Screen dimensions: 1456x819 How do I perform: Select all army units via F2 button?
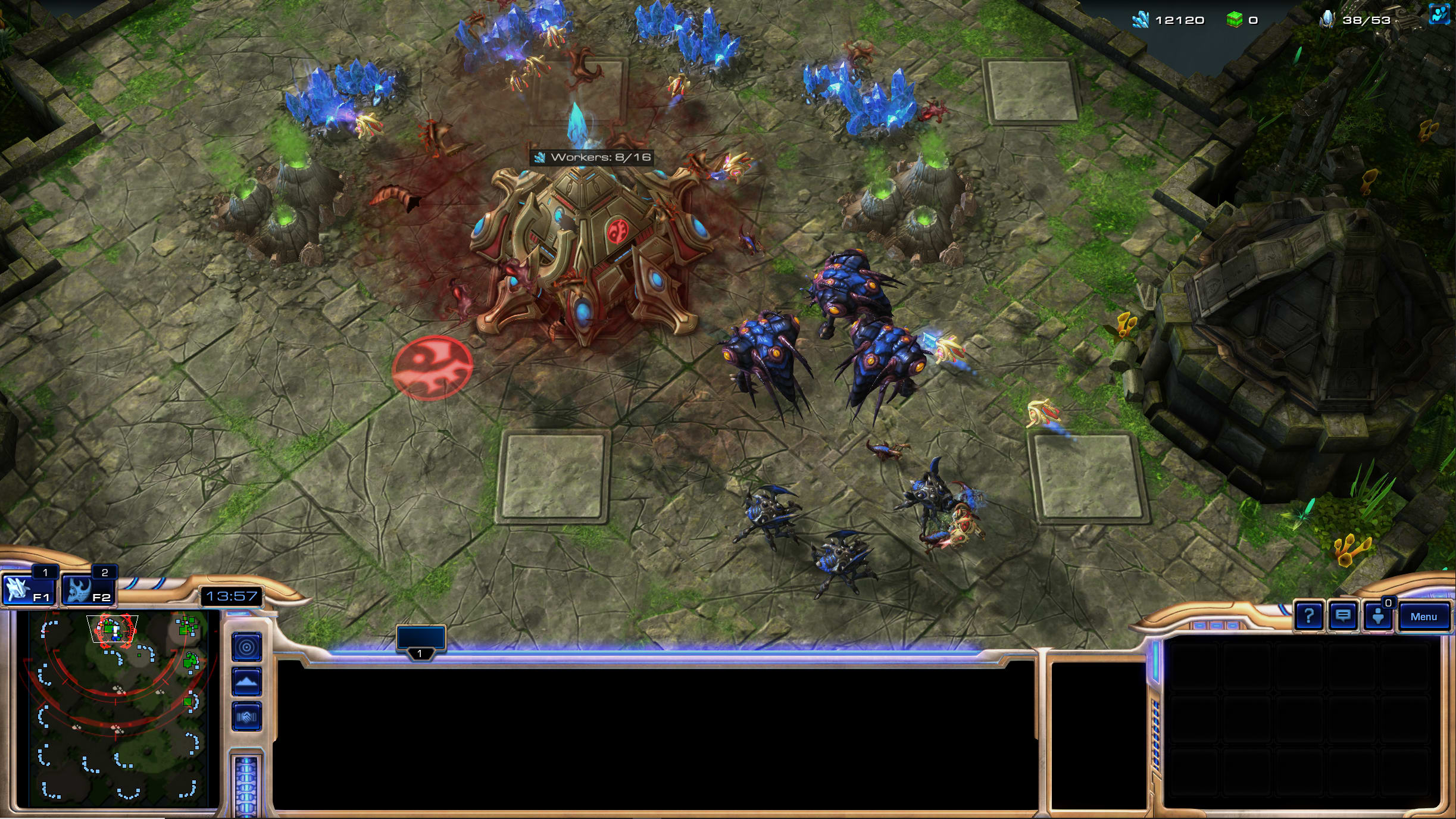point(88,590)
